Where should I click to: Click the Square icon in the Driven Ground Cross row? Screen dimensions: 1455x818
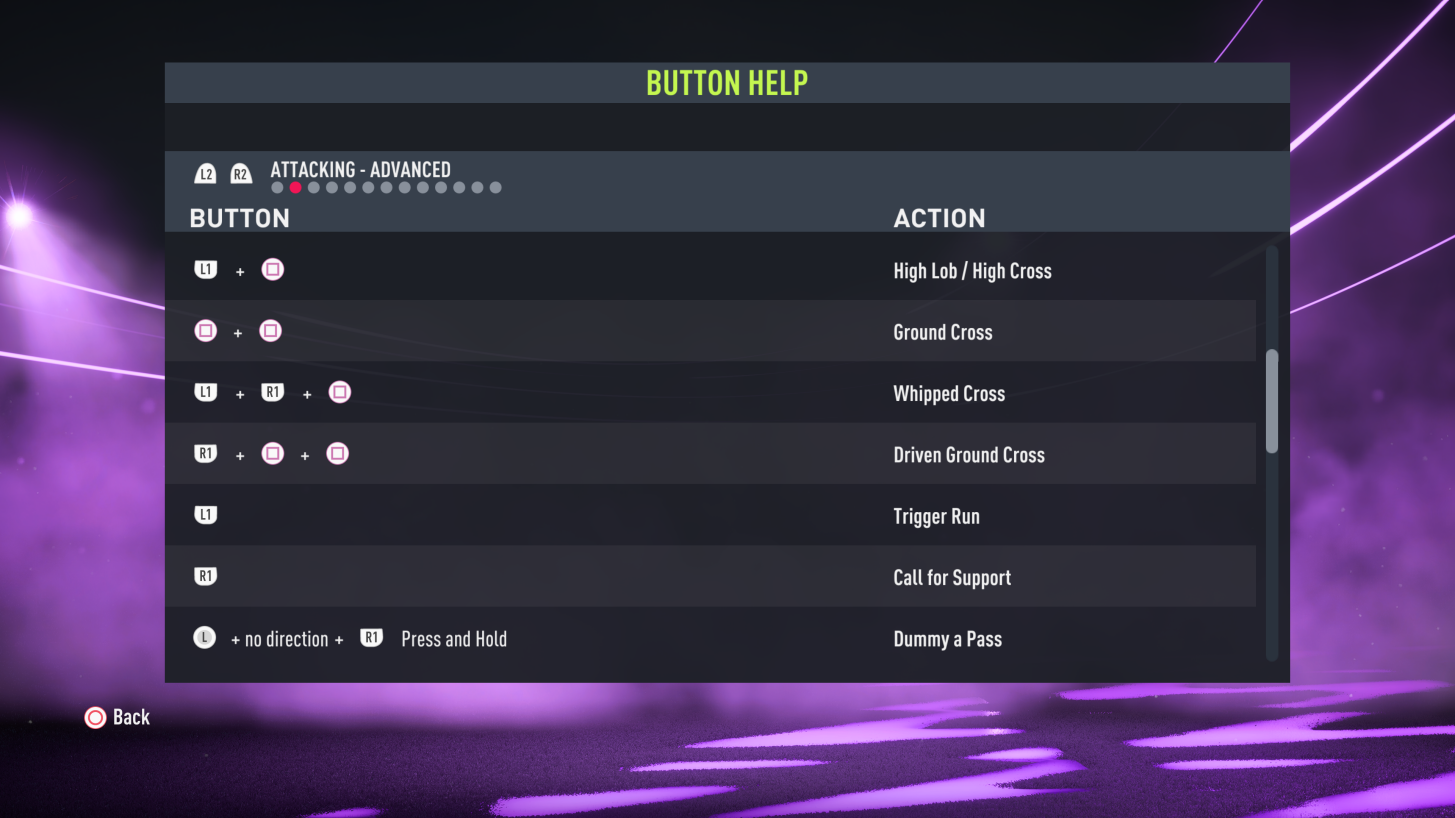pyautogui.click(x=272, y=453)
